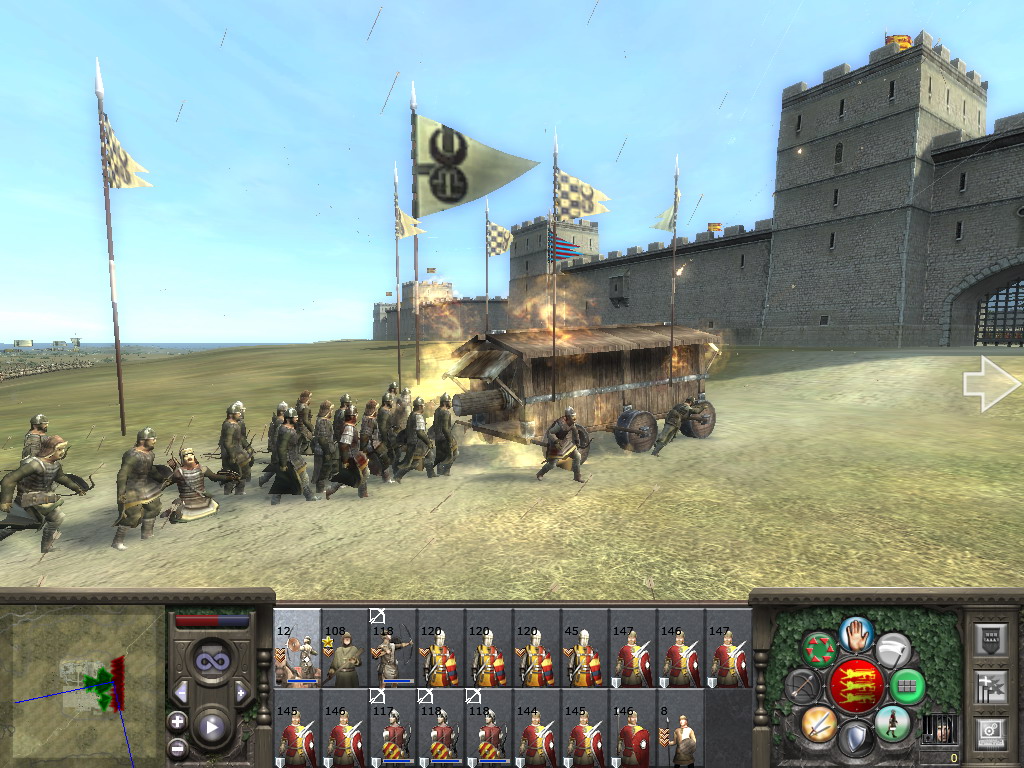The image size is (1024, 768).
Task: Toggle the shield guard mode button
Action: coord(855,738)
